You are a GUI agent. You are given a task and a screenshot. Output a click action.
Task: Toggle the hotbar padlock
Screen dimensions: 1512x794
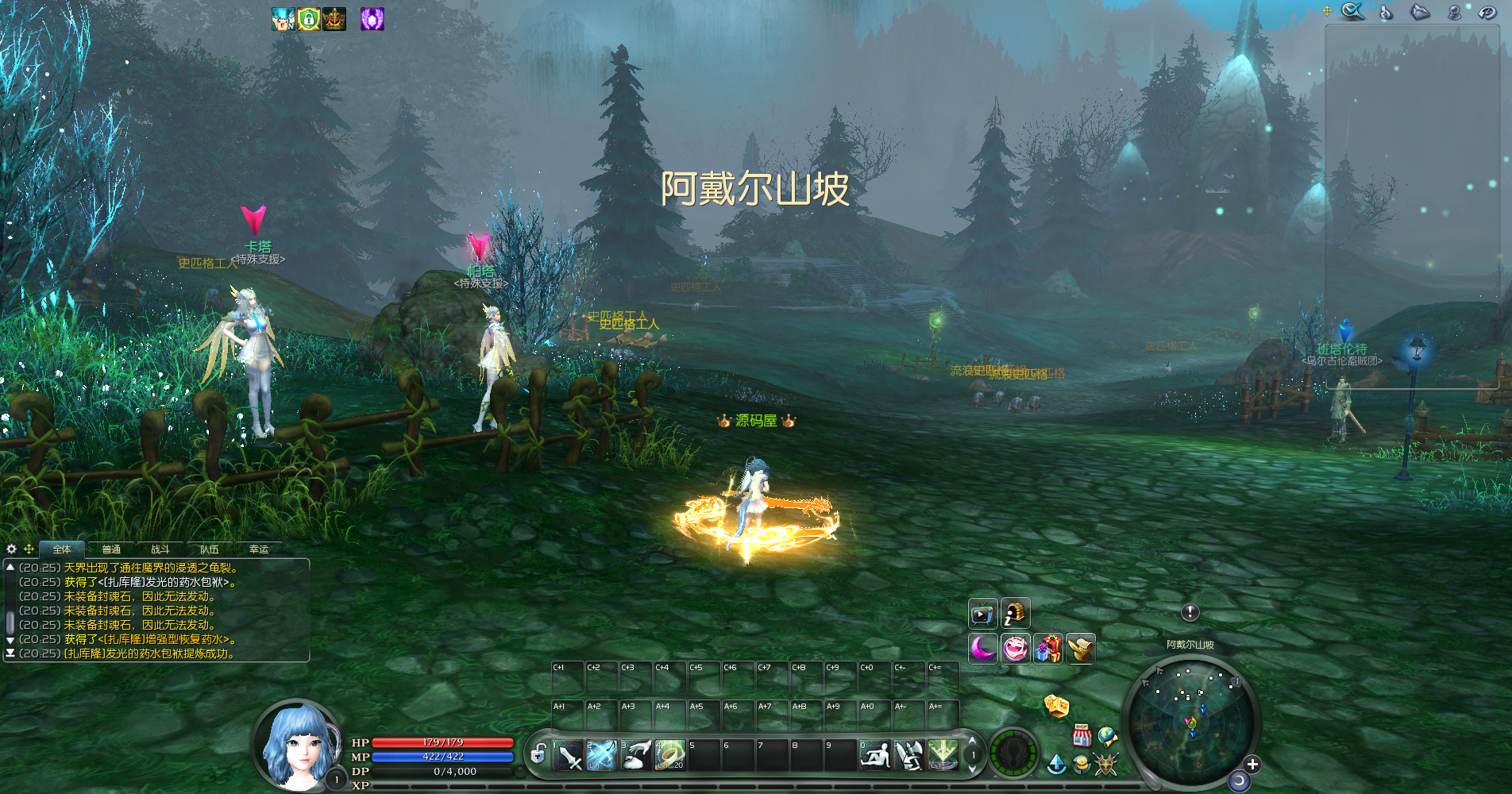tap(538, 754)
